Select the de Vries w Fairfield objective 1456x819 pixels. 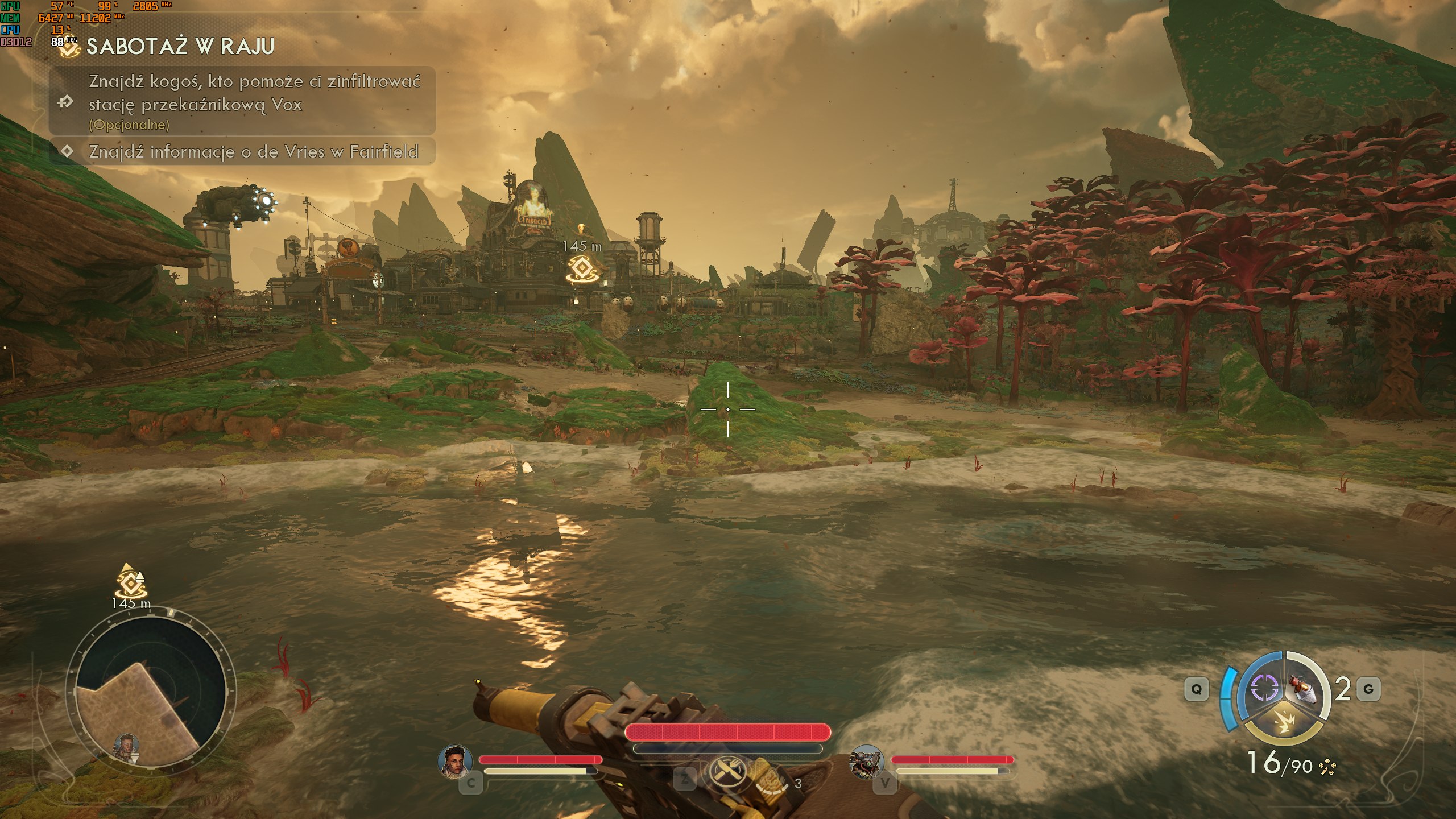pyautogui.click(x=253, y=151)
